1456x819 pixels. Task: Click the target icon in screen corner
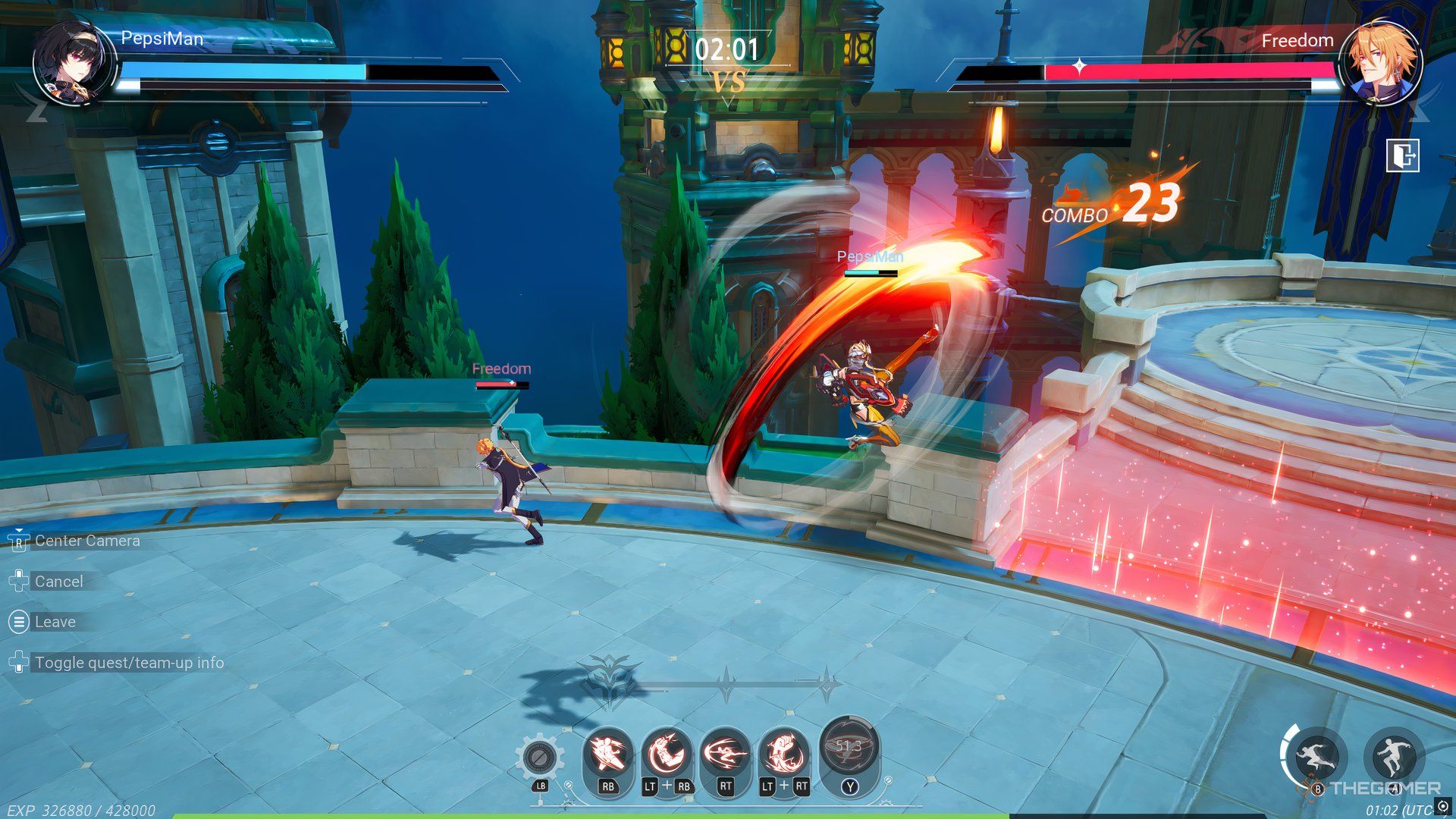(1442, 806)
